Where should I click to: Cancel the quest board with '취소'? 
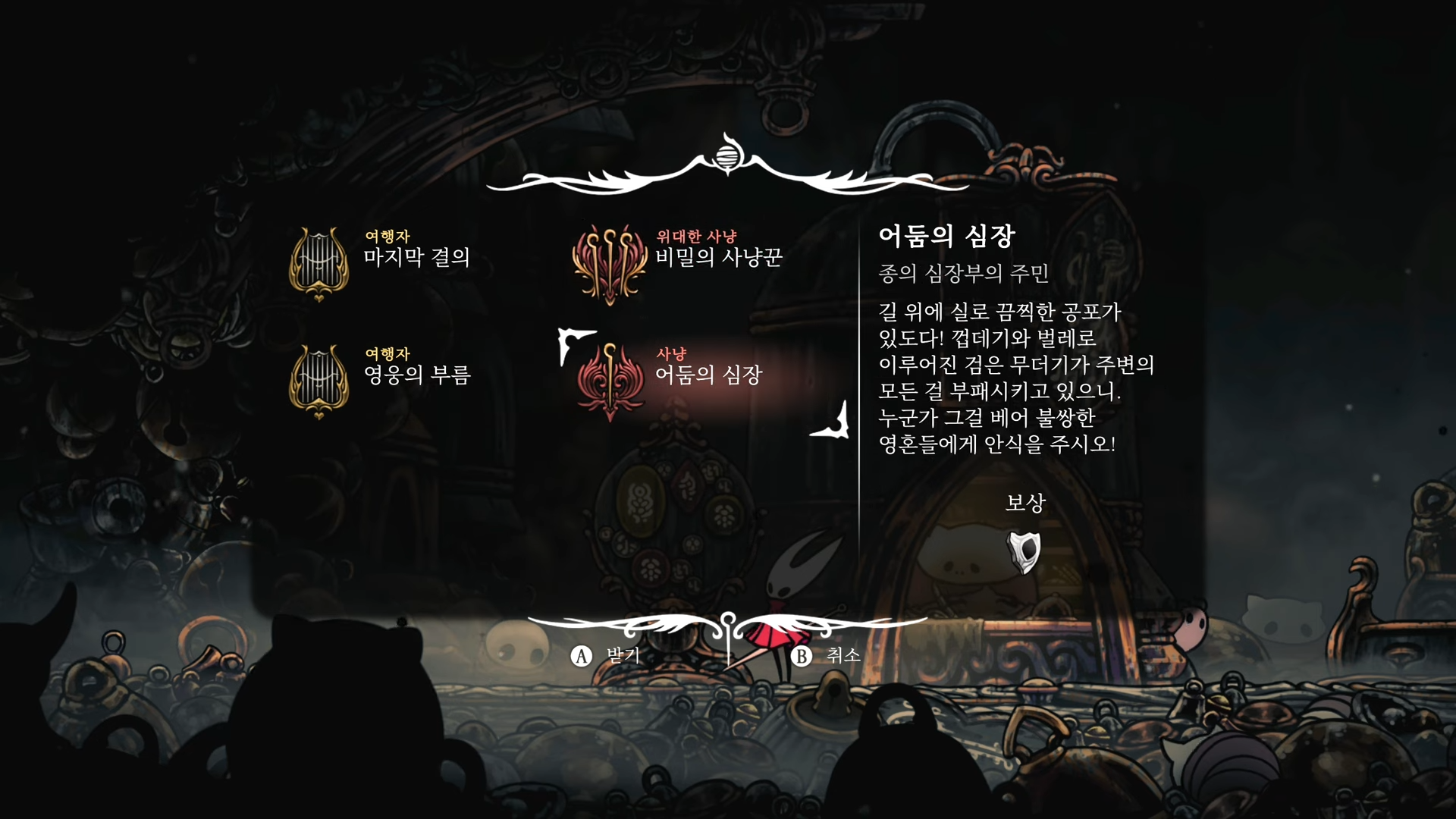tap(843, 657)
